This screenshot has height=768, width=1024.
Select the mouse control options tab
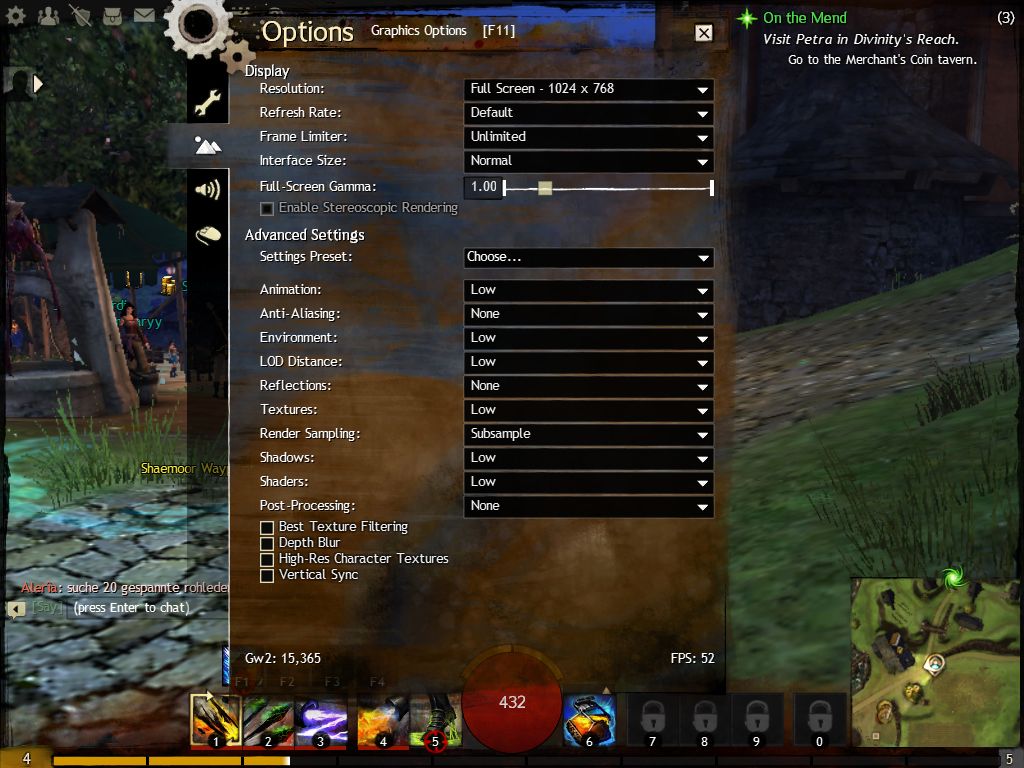pyautogui.click(x=207, y=235)
